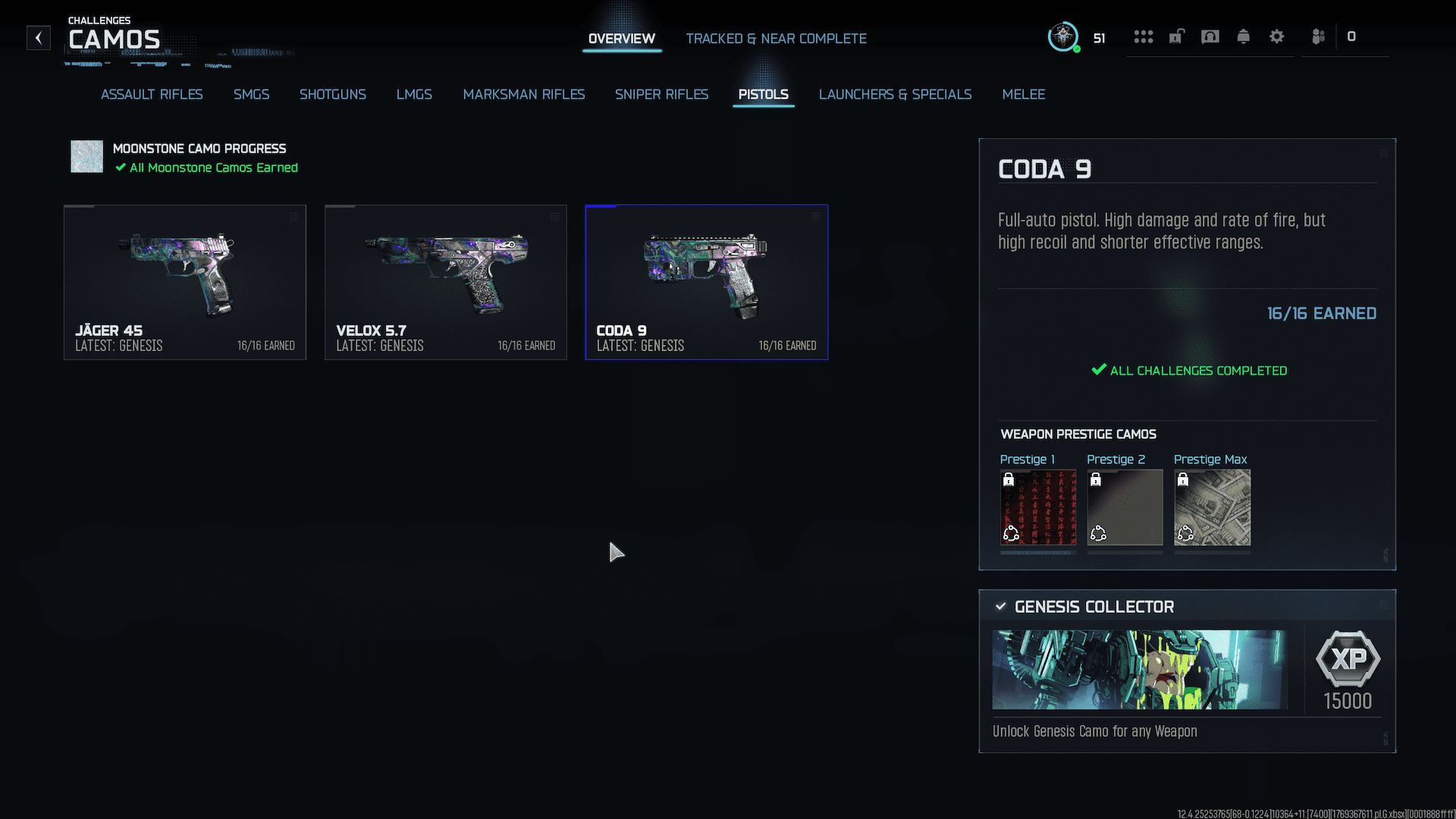Open Marksman Rifles category
Screen dimensions: 1456x819
[523, 94]
